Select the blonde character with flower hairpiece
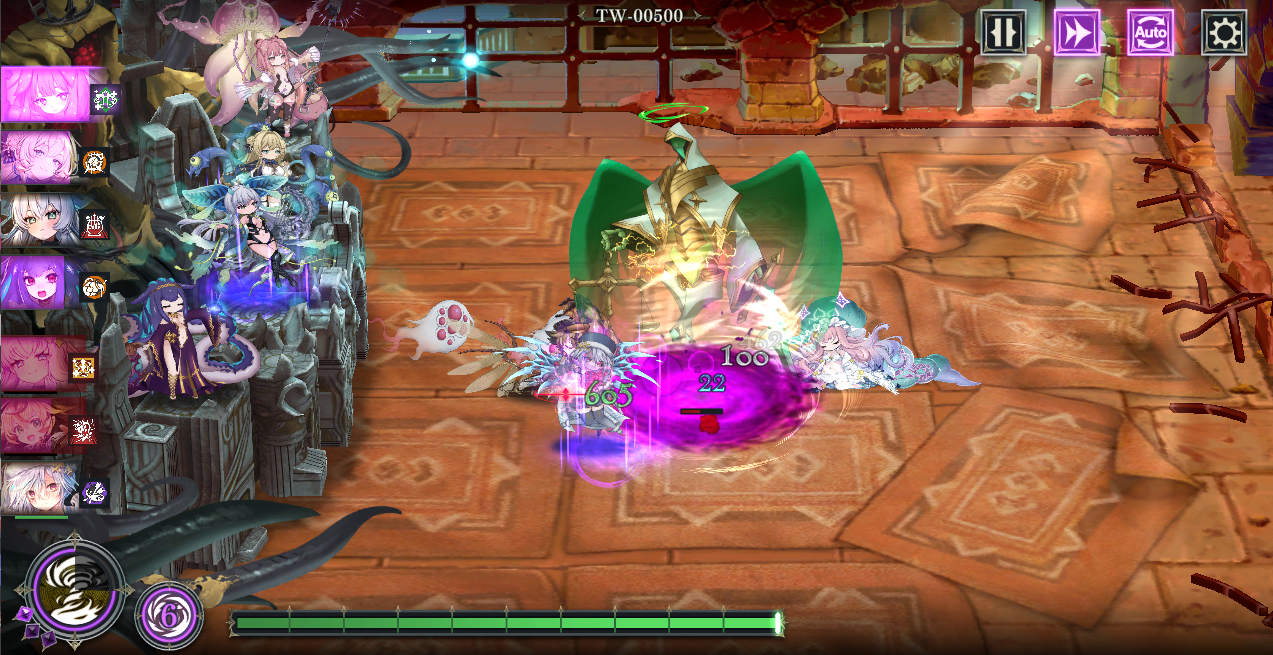 tap(40, 157)
